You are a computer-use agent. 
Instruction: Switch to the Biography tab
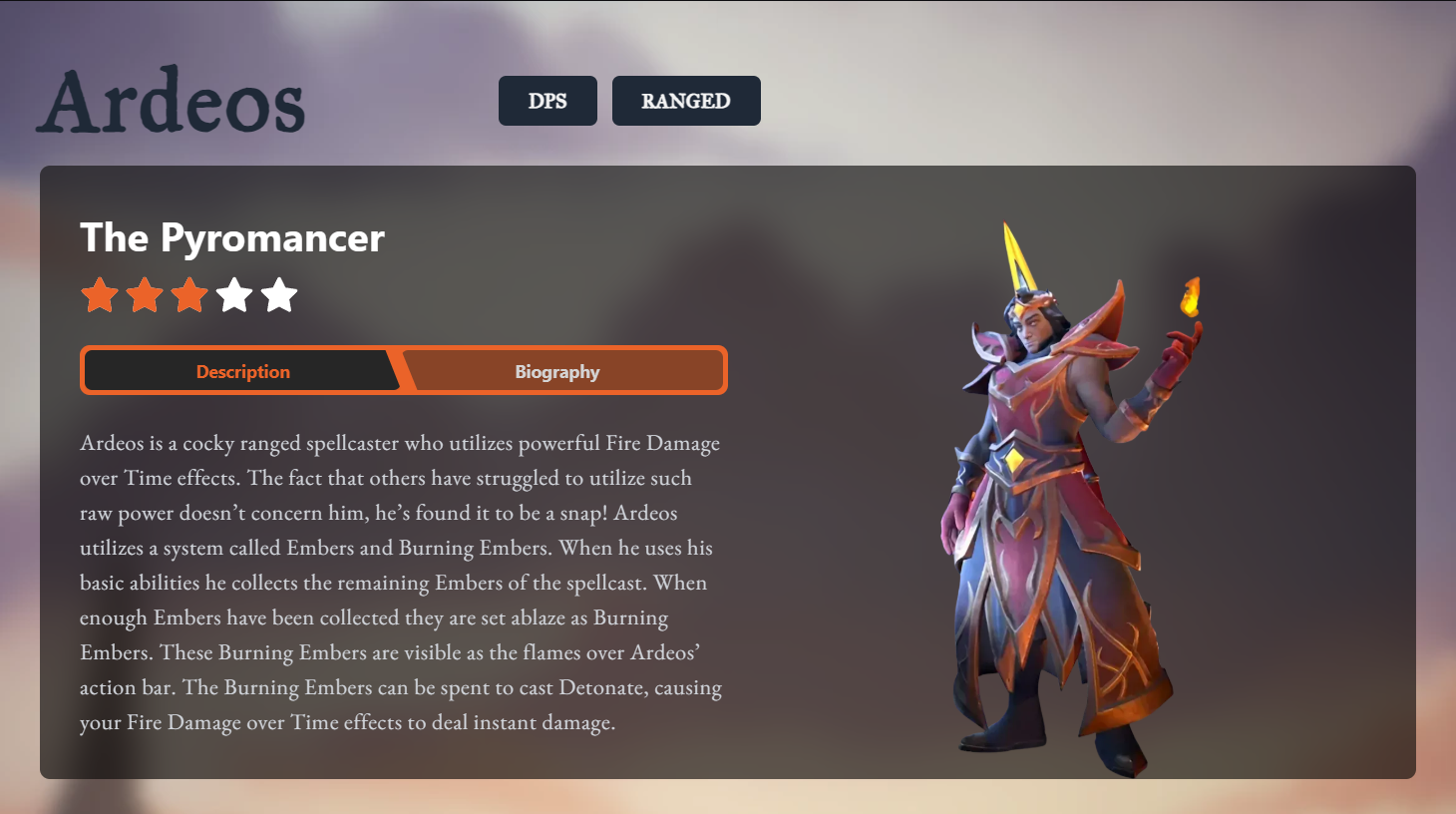click(557, 371)
